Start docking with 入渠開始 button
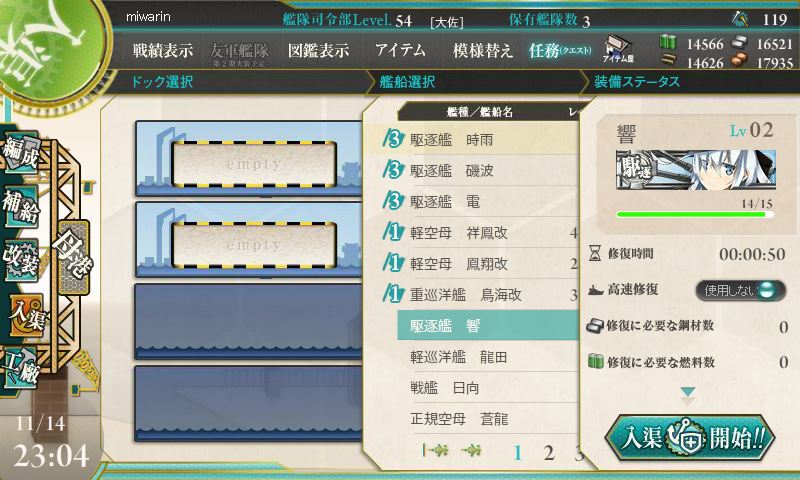 [689, 437]
